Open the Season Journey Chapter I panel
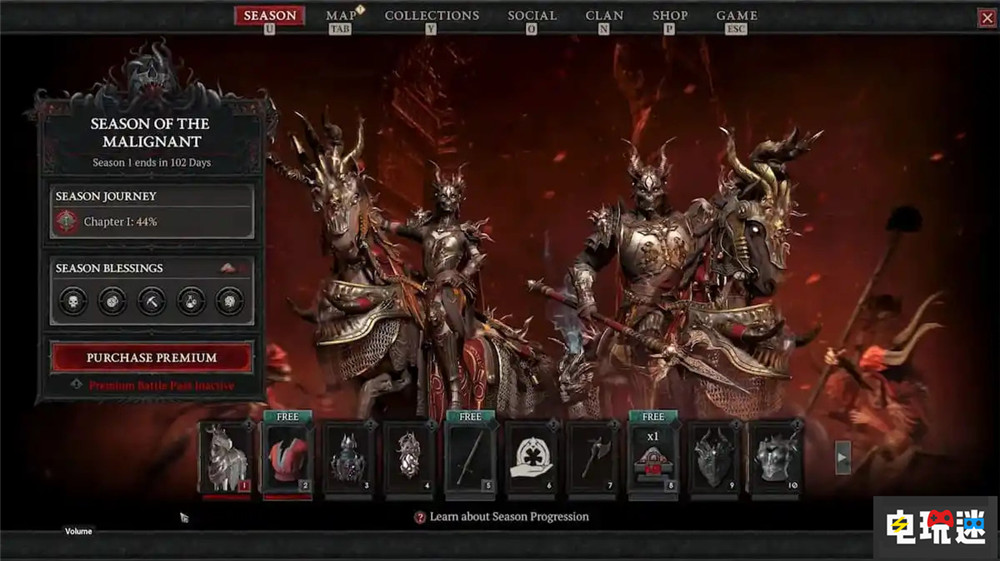This screenshot has height=561, width=1000. tap(152, 221)
